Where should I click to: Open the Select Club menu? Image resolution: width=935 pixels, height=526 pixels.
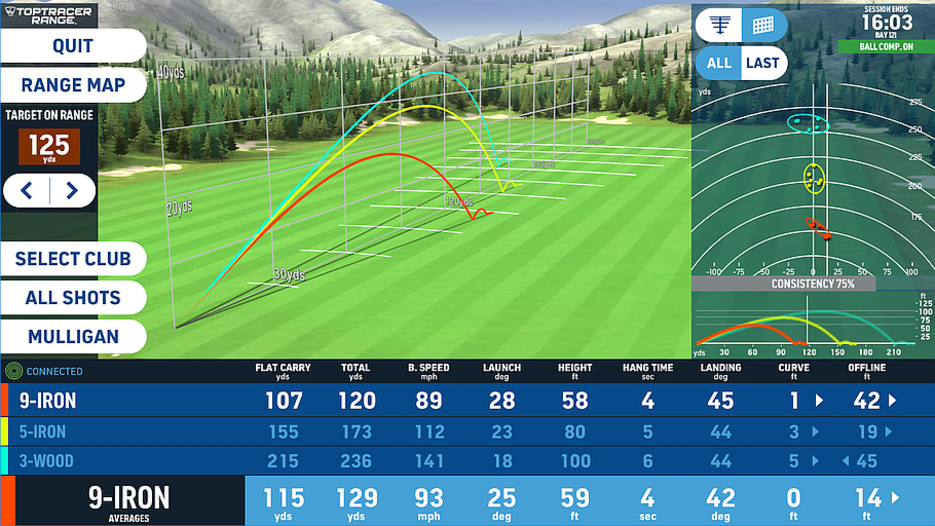72,259
